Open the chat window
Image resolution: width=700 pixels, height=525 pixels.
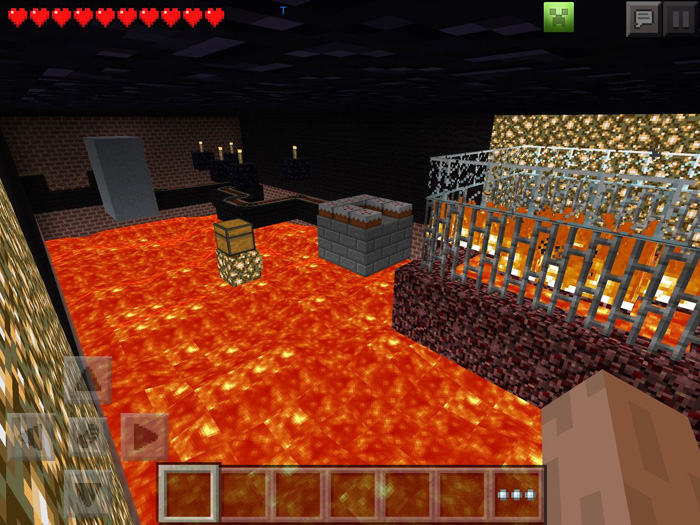point(643,18)
